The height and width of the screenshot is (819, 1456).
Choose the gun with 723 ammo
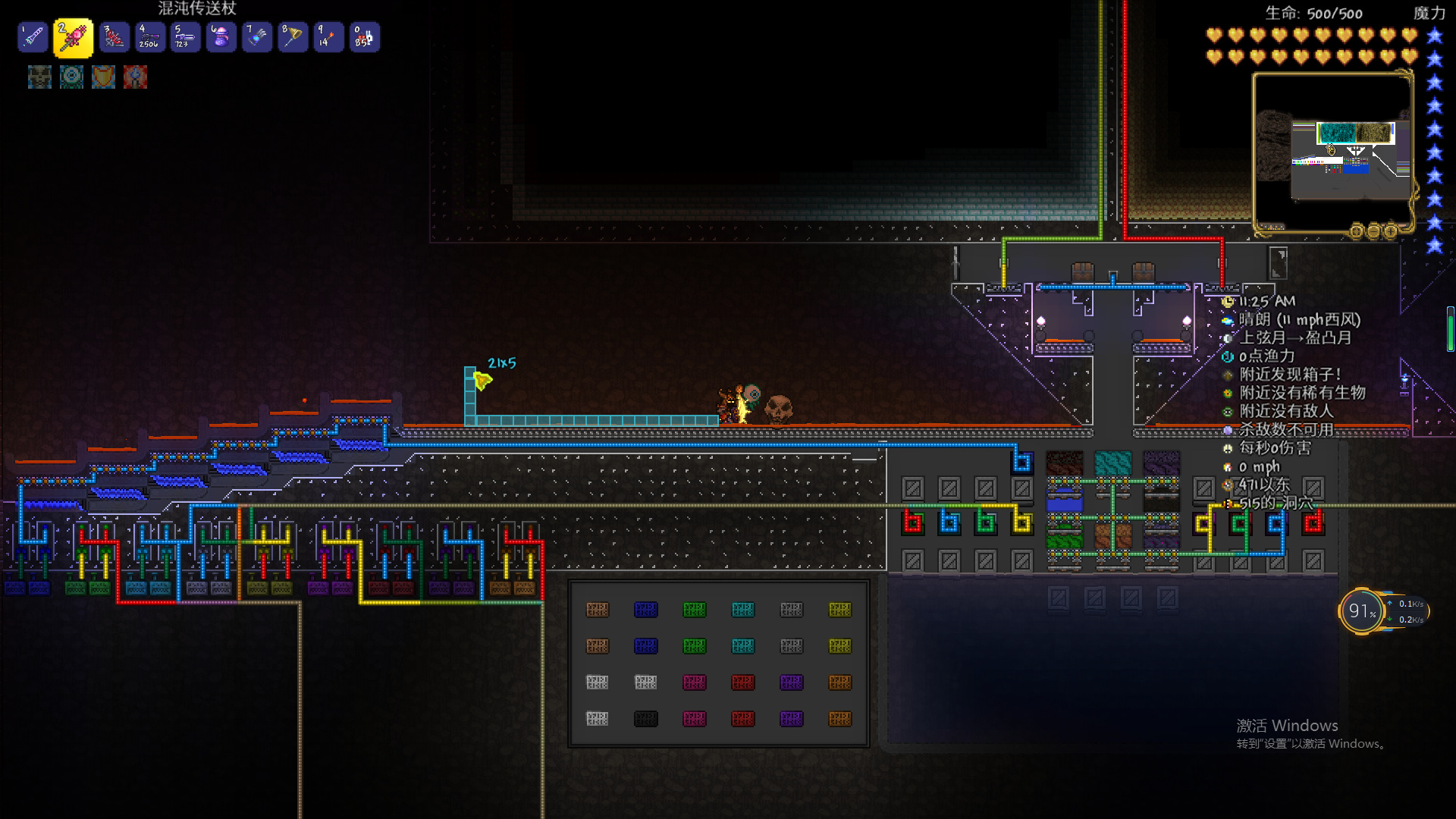pyautogui.click(x=185, y=37)
